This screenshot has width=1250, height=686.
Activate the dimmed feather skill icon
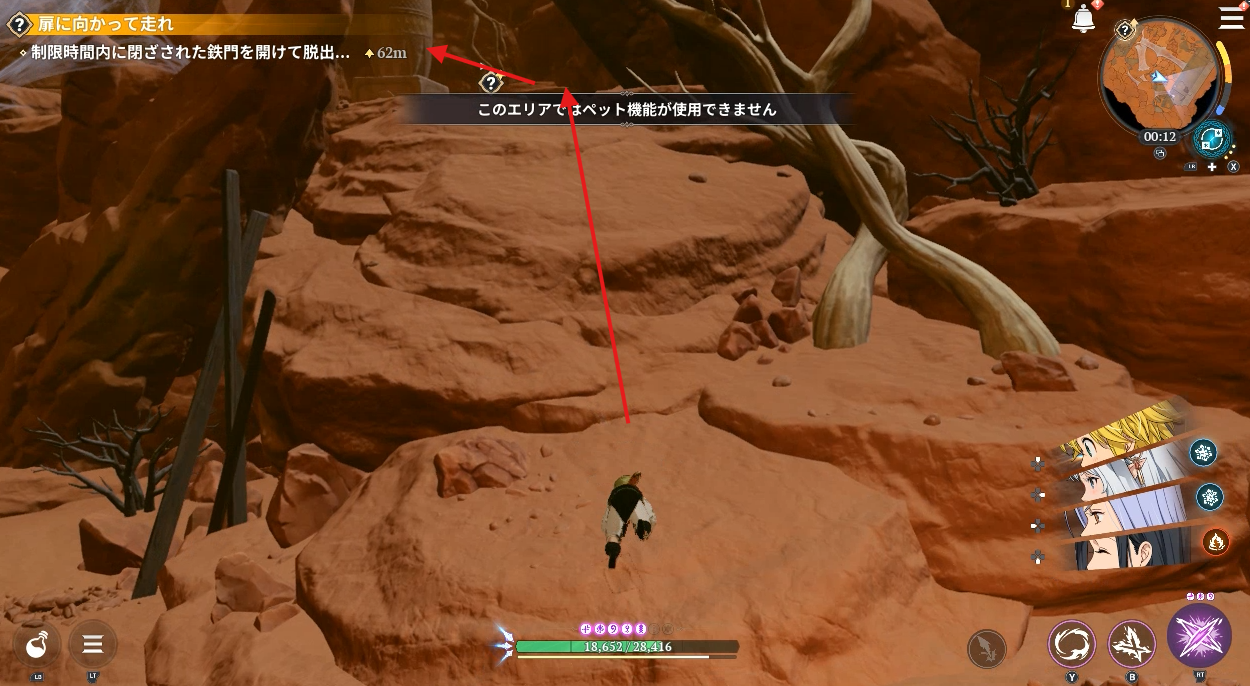(x=987, y=649)
